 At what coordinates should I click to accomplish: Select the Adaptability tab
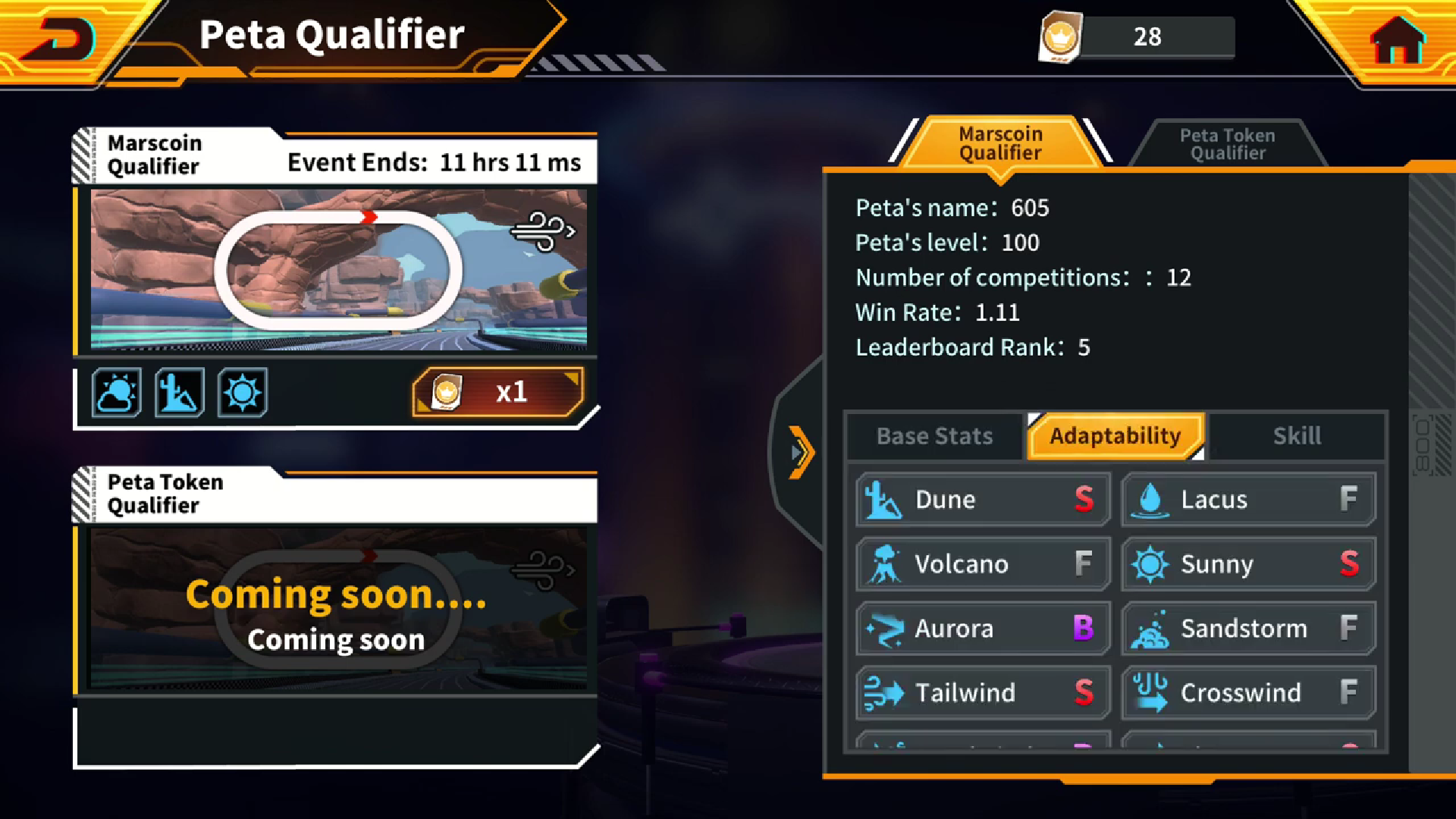pyautogui.click(x=1115, y=436)
